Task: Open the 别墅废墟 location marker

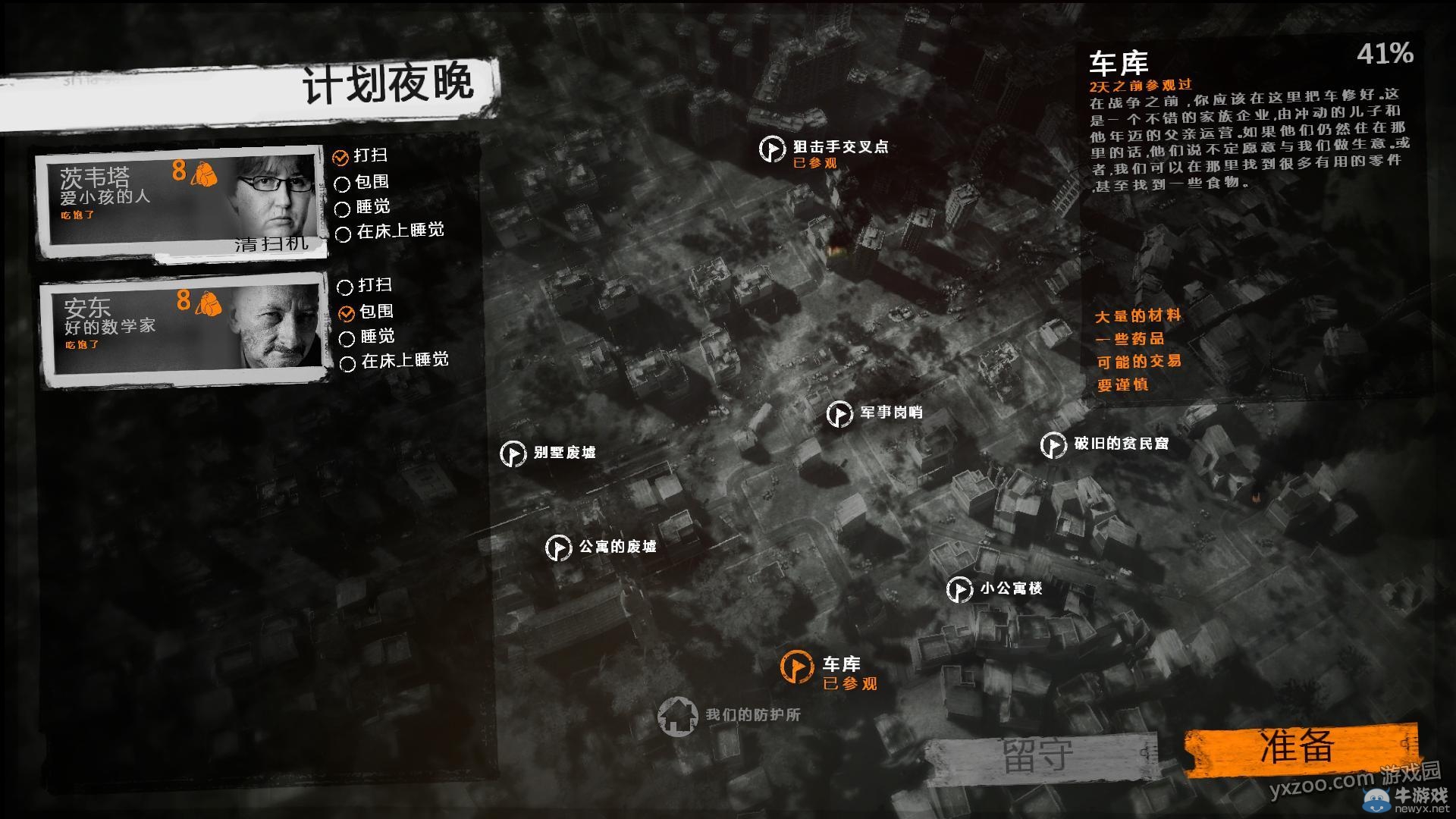Action: (513, 455)
